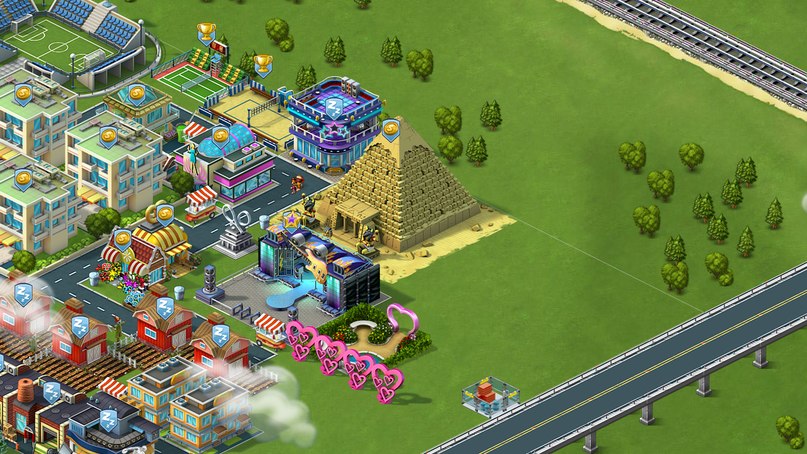Viewport: 807px width, 454px height.
Task: Click the star badge above the guitar stage
Action: tap(292, 216)
